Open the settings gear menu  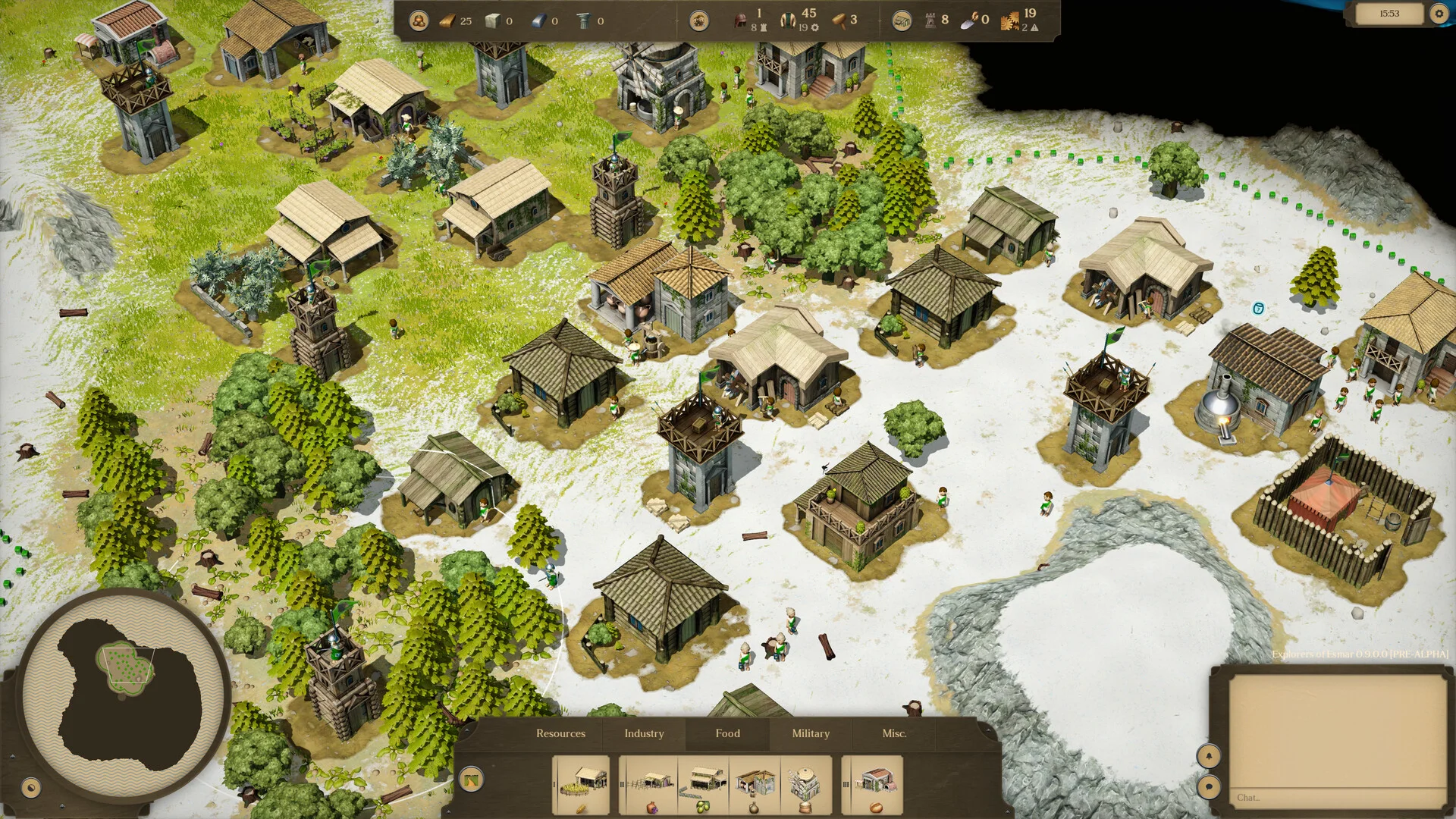point(1439,14)
